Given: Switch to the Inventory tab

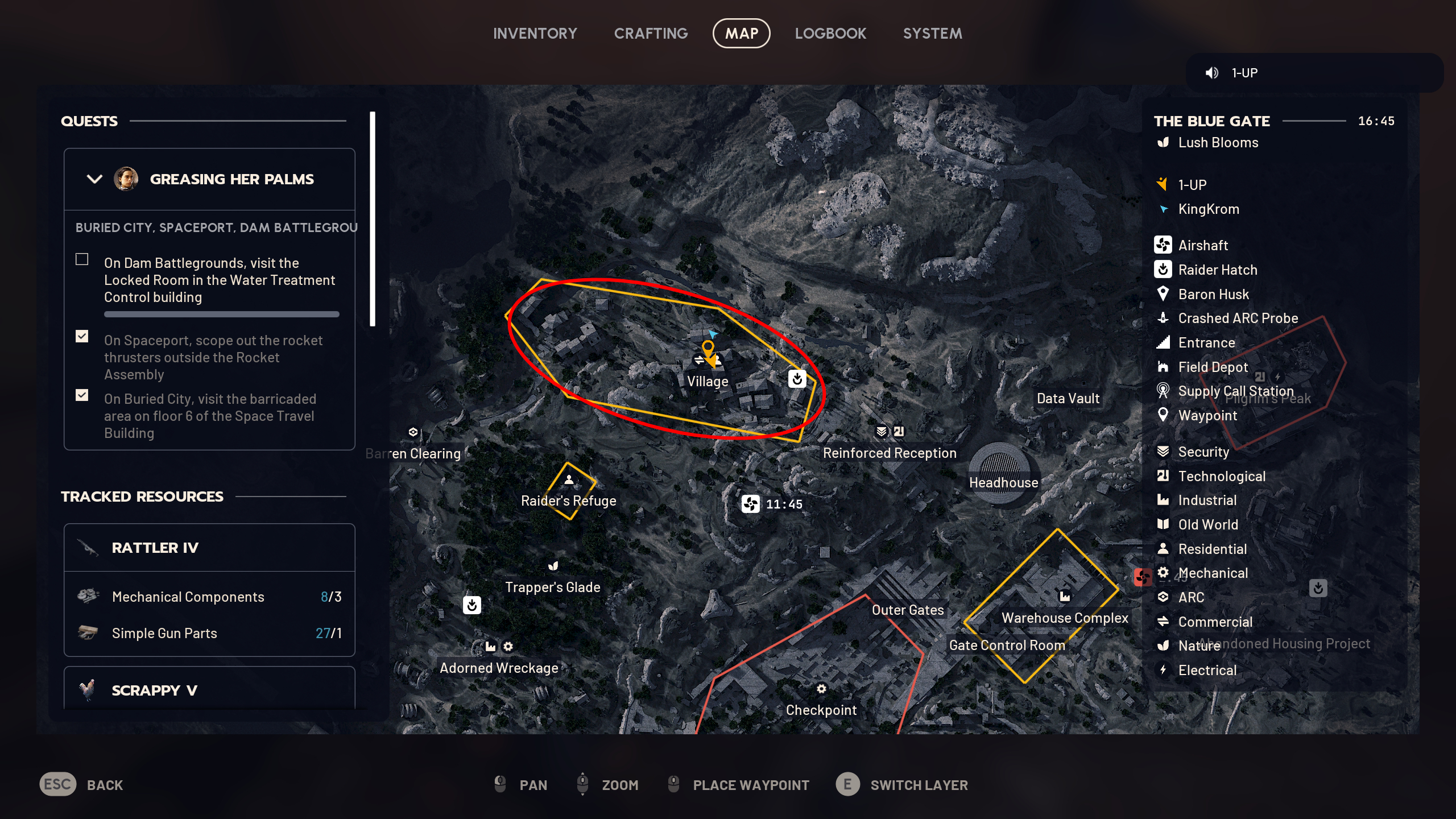Looking at the screenshot, I should click(535, 33).
